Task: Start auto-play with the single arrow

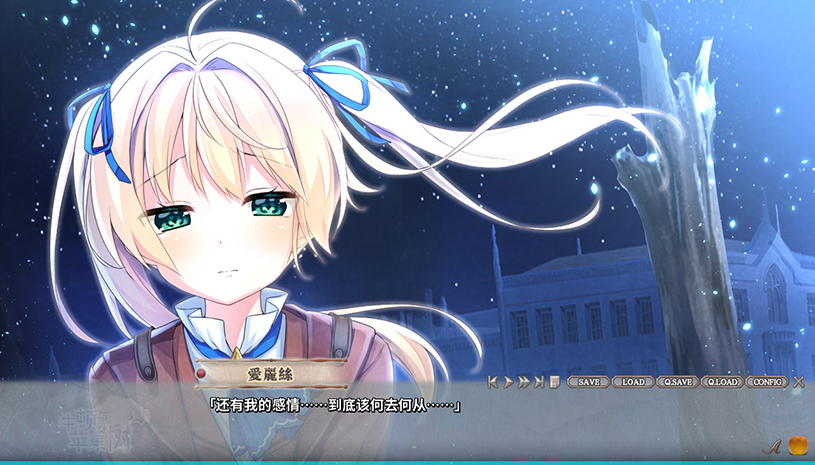Action: pyautogui.click(x=508, y=382)
